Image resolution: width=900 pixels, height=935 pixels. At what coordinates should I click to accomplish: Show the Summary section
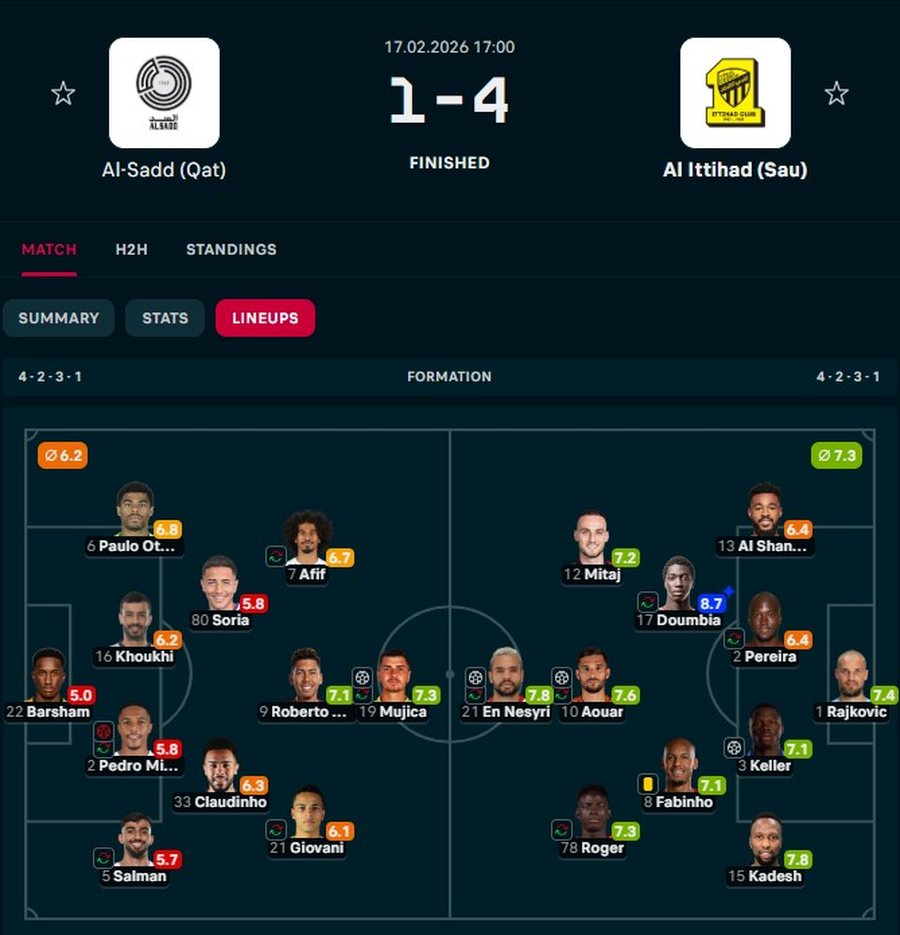[59, 318]
